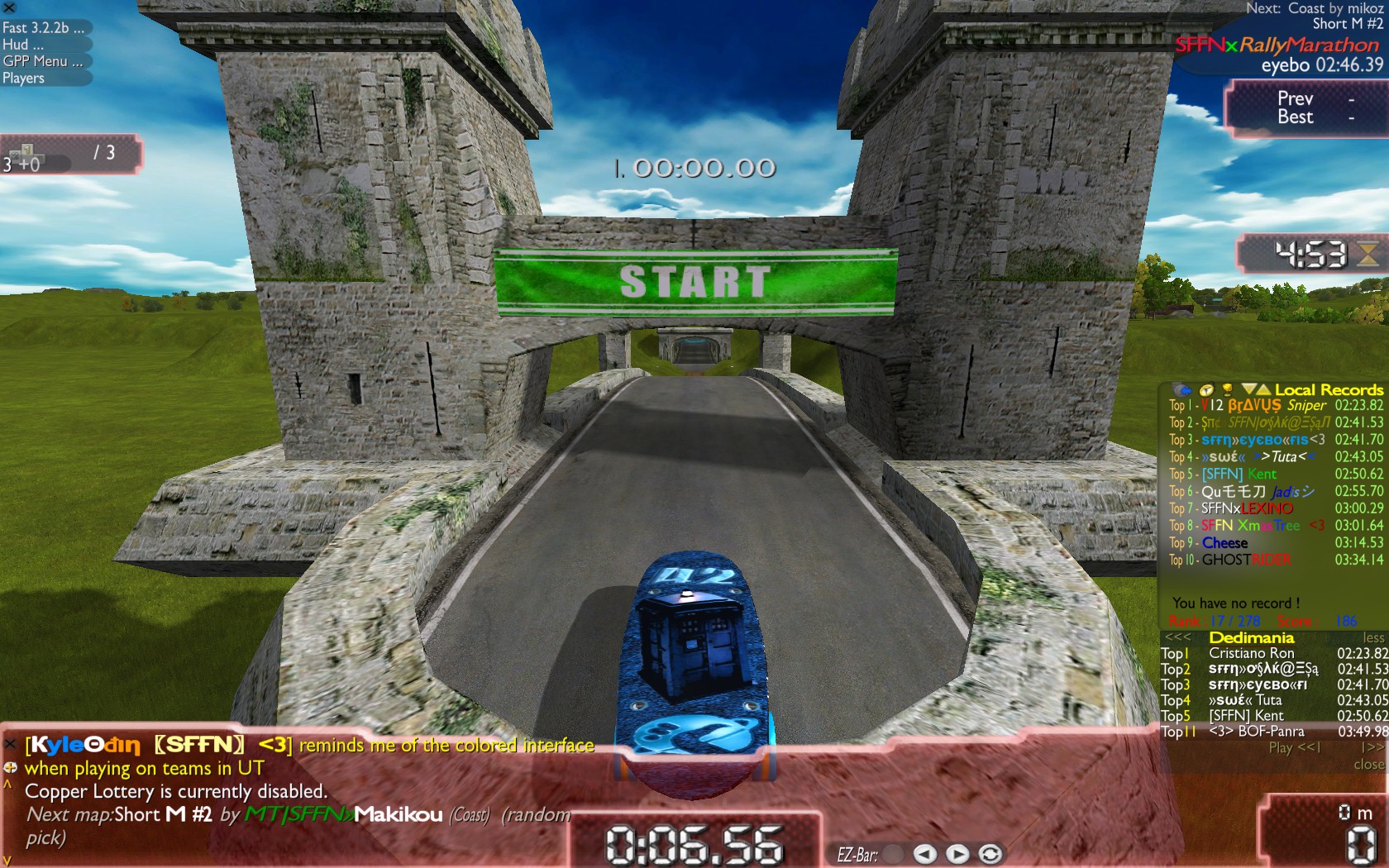
Task: Click the Local Records down triangle
Action: pos(1248,389)
